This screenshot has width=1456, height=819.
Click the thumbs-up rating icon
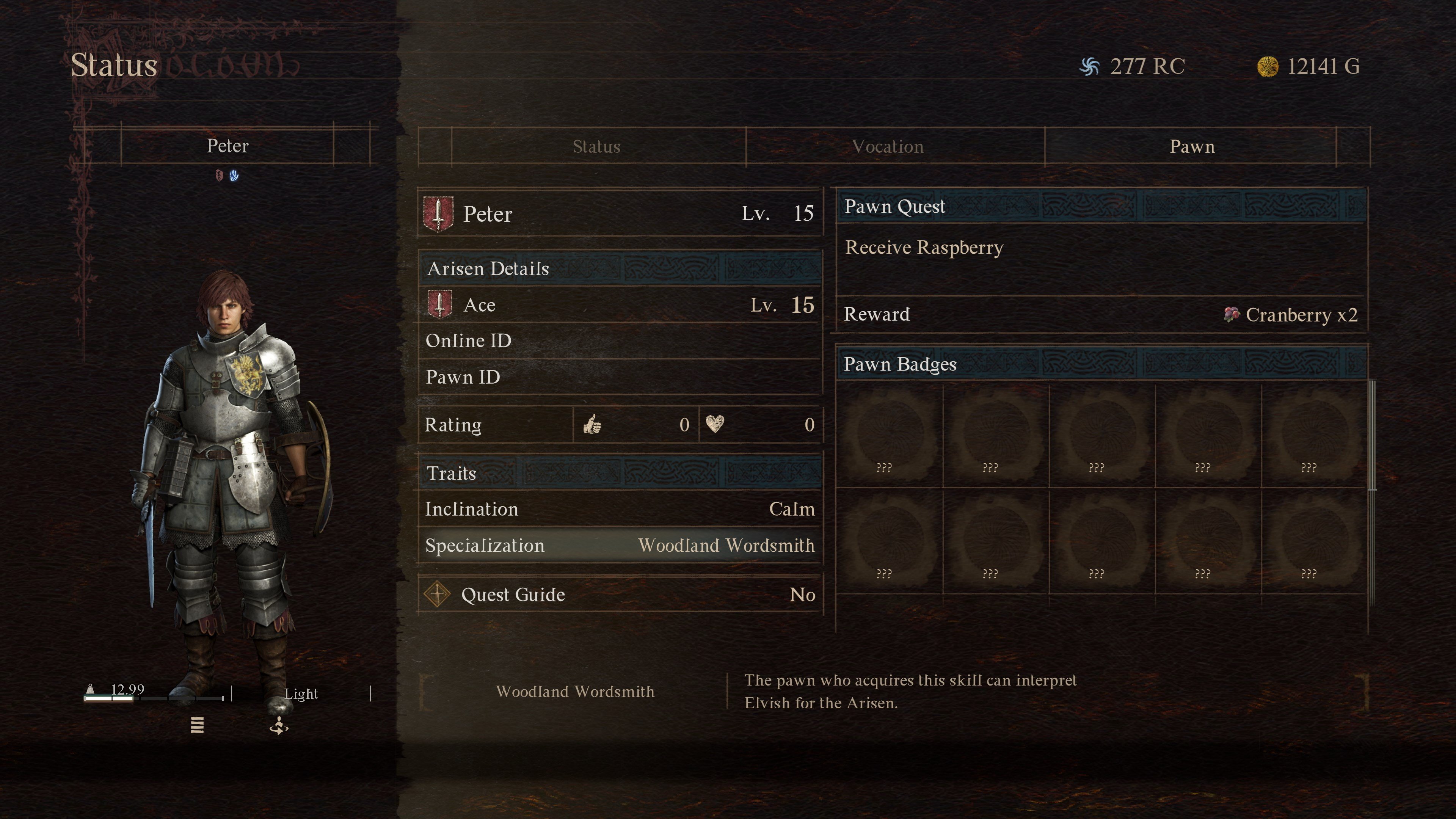pos(592,425)
